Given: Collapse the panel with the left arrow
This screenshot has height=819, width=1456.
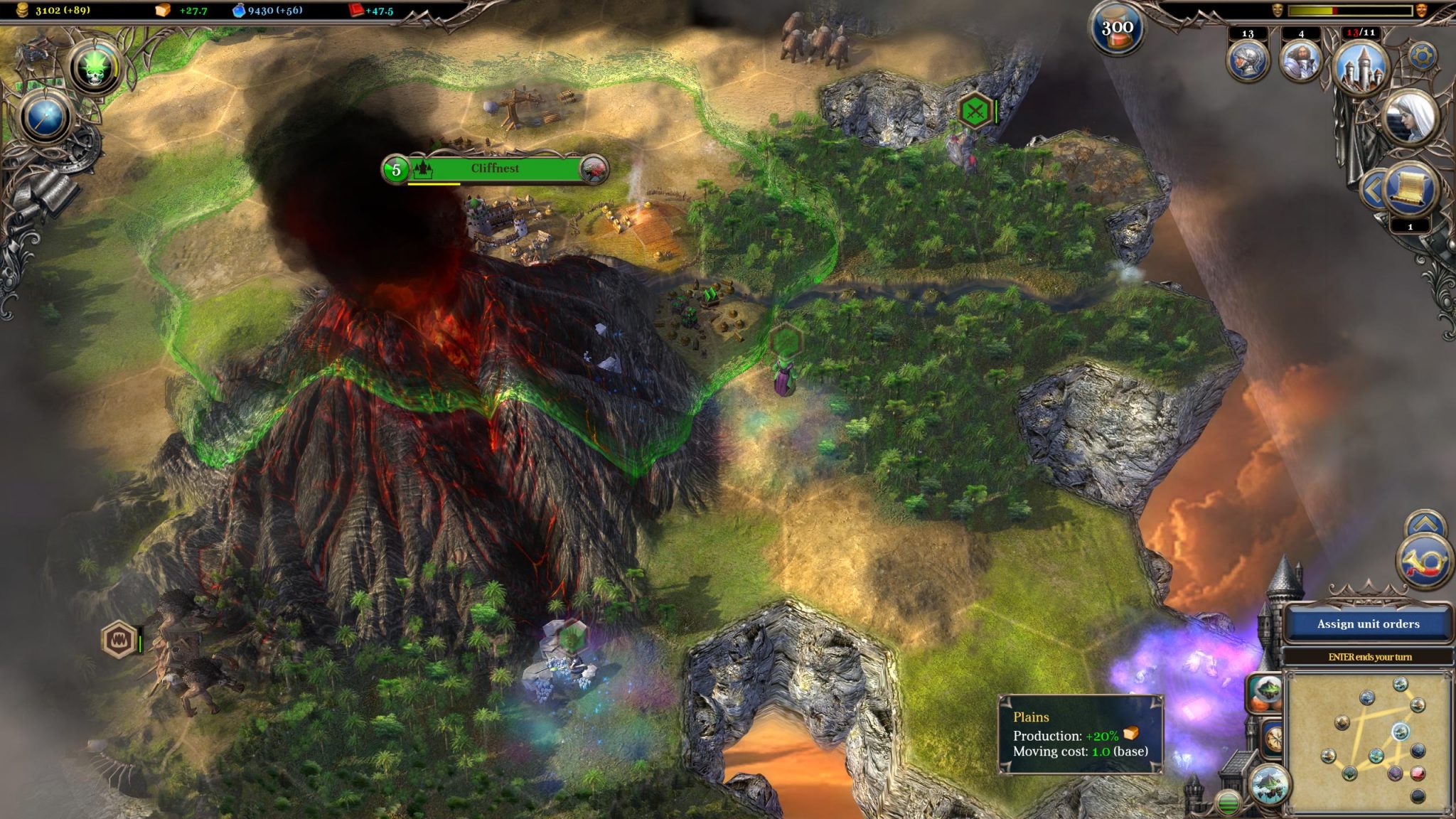Looking at the screenshot, I should pos(1372,189).
